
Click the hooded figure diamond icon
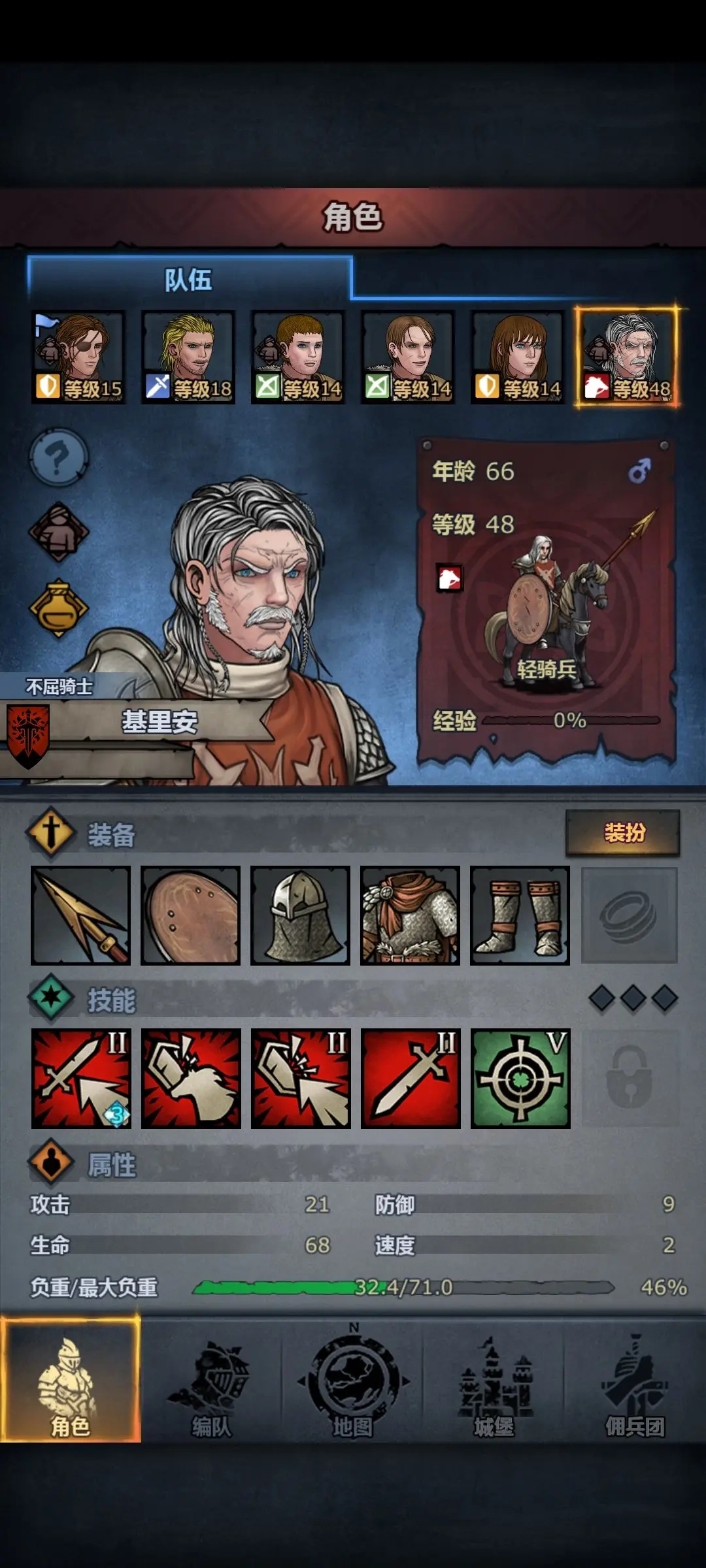coord(59,532)
